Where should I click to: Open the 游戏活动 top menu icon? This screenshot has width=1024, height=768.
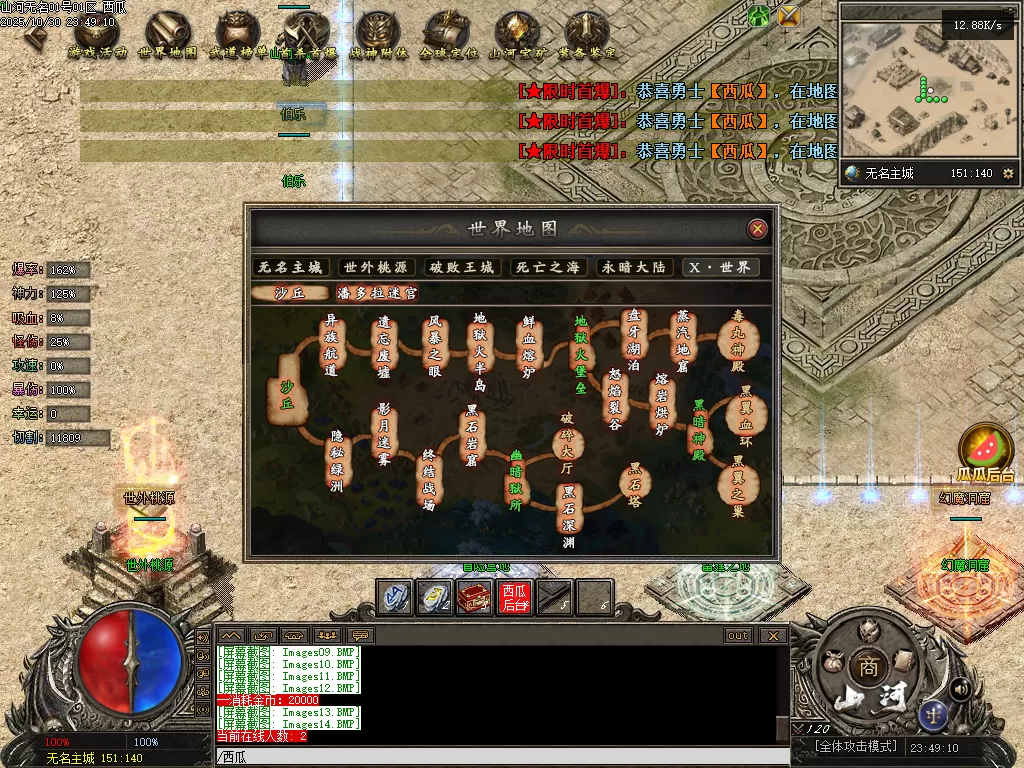98,36
